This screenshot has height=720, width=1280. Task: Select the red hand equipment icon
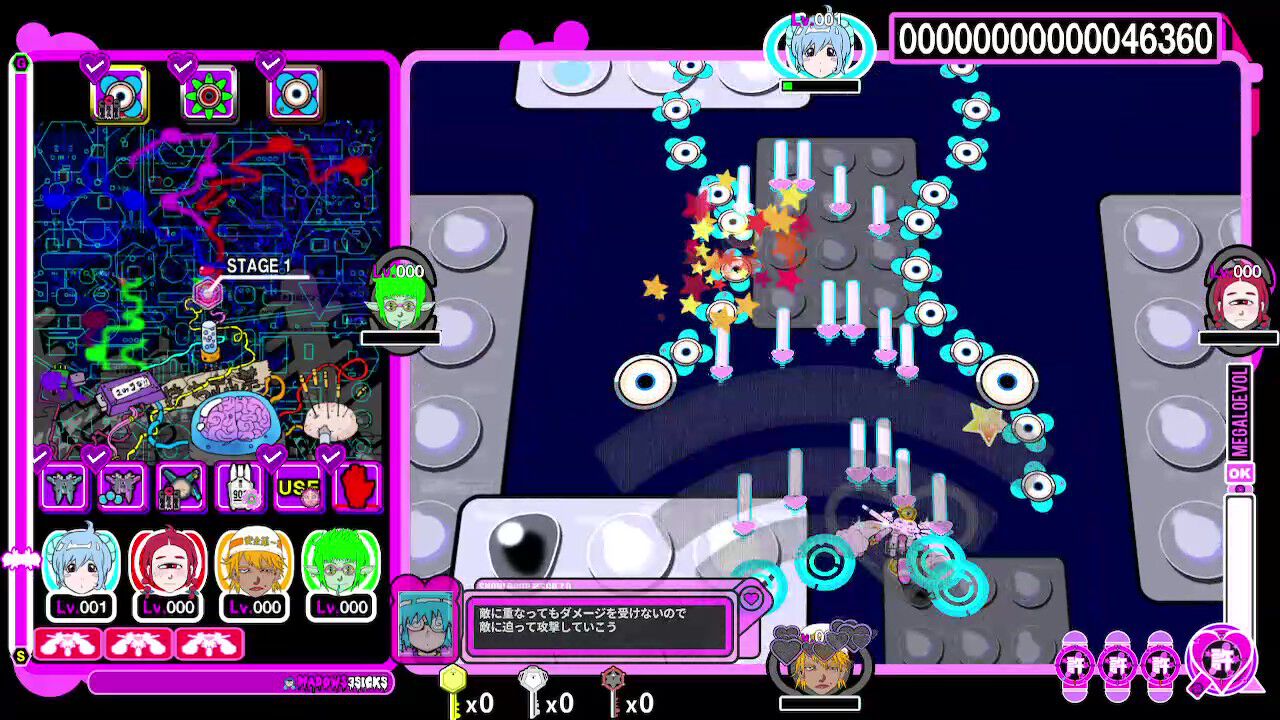356,488
